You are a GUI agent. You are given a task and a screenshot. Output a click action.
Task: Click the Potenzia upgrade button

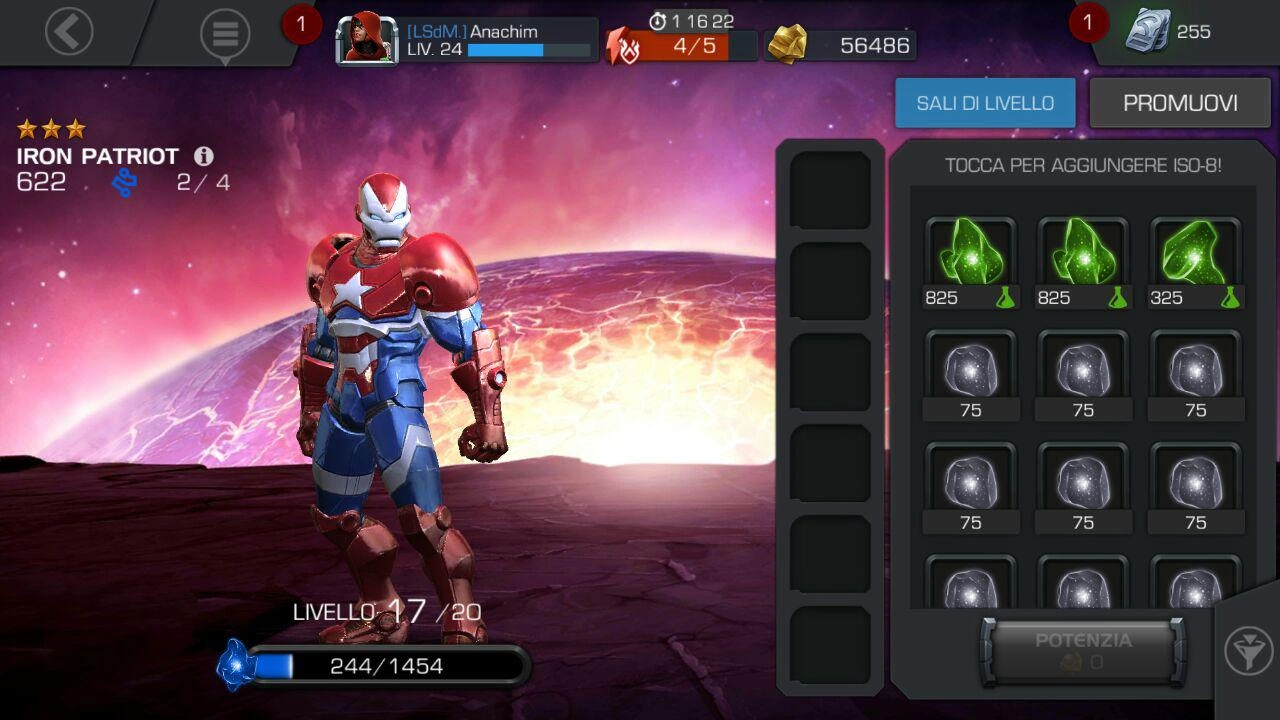(x=1083, y=650)
